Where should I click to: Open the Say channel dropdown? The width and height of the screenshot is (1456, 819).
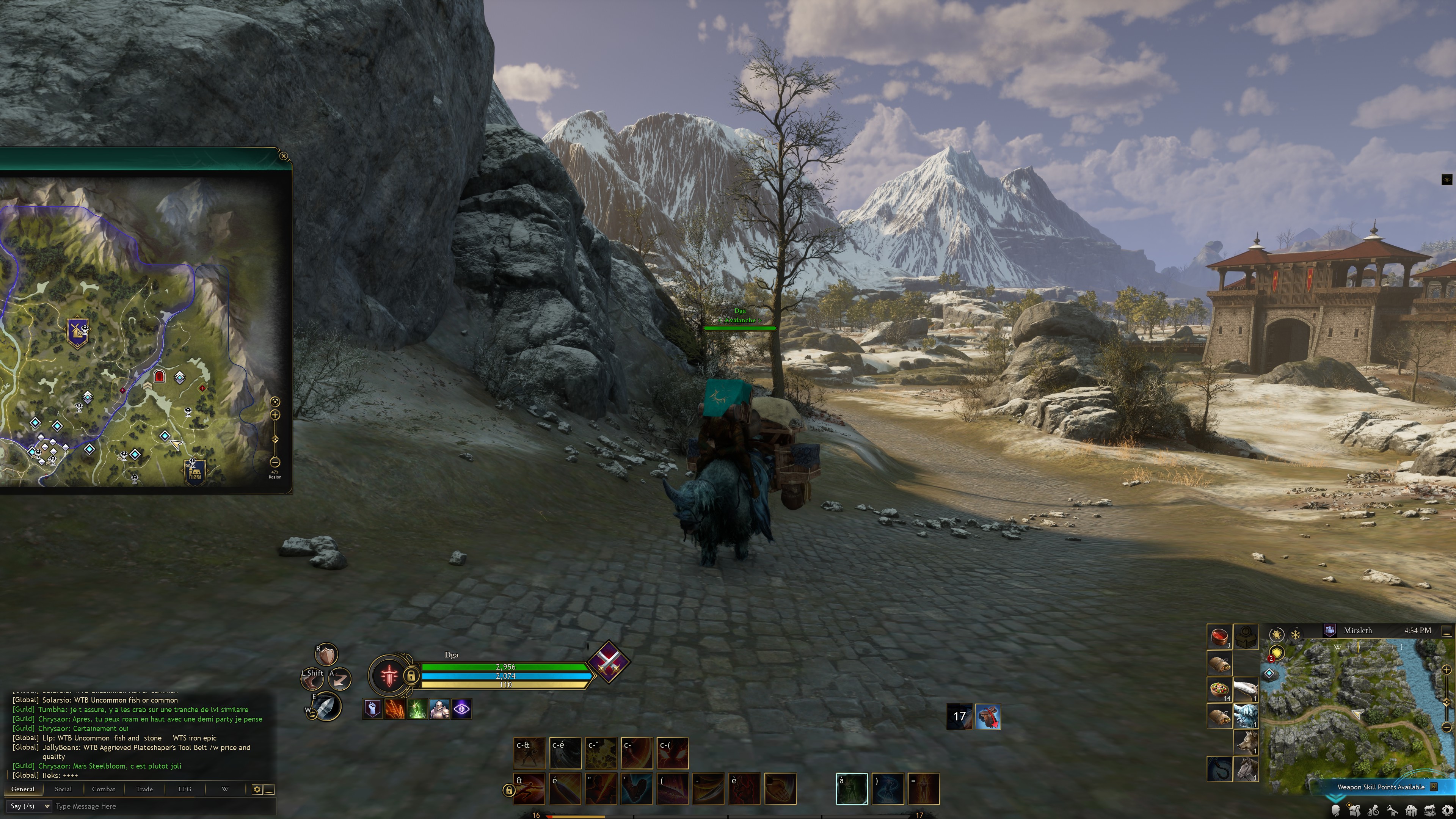point(30,806)
